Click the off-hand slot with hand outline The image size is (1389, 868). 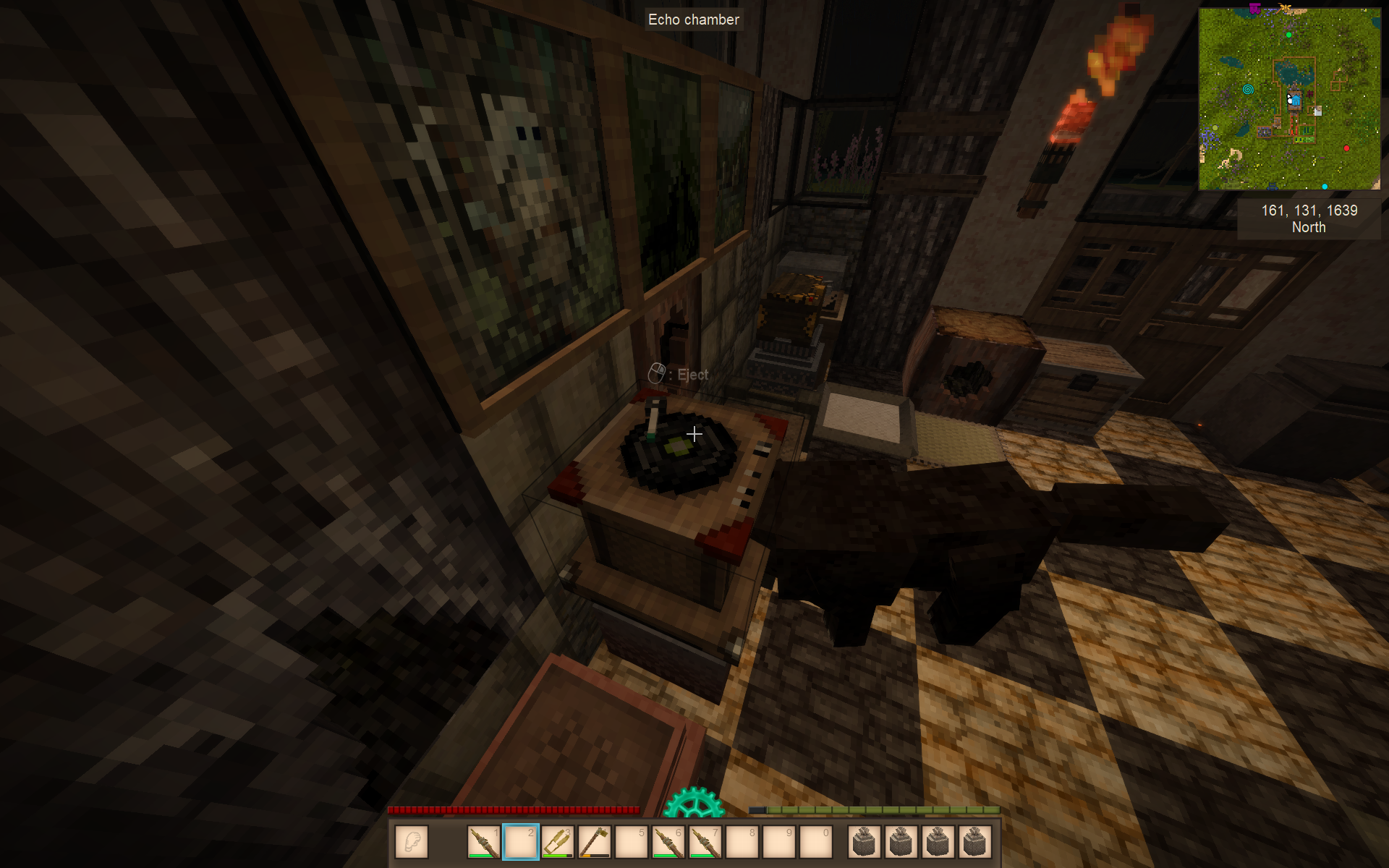coord(412,842)
